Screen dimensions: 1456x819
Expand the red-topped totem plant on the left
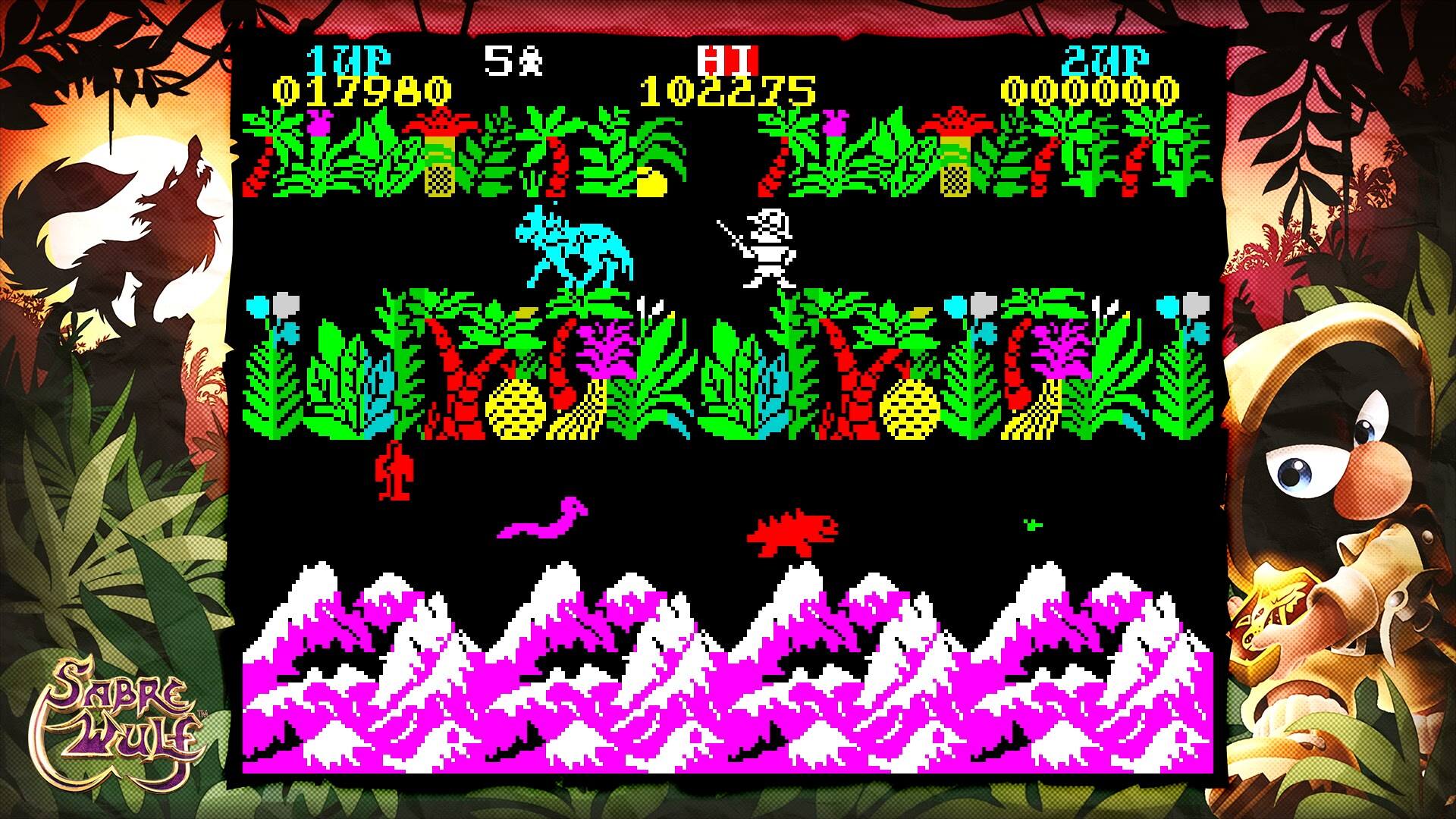[440, 152]
